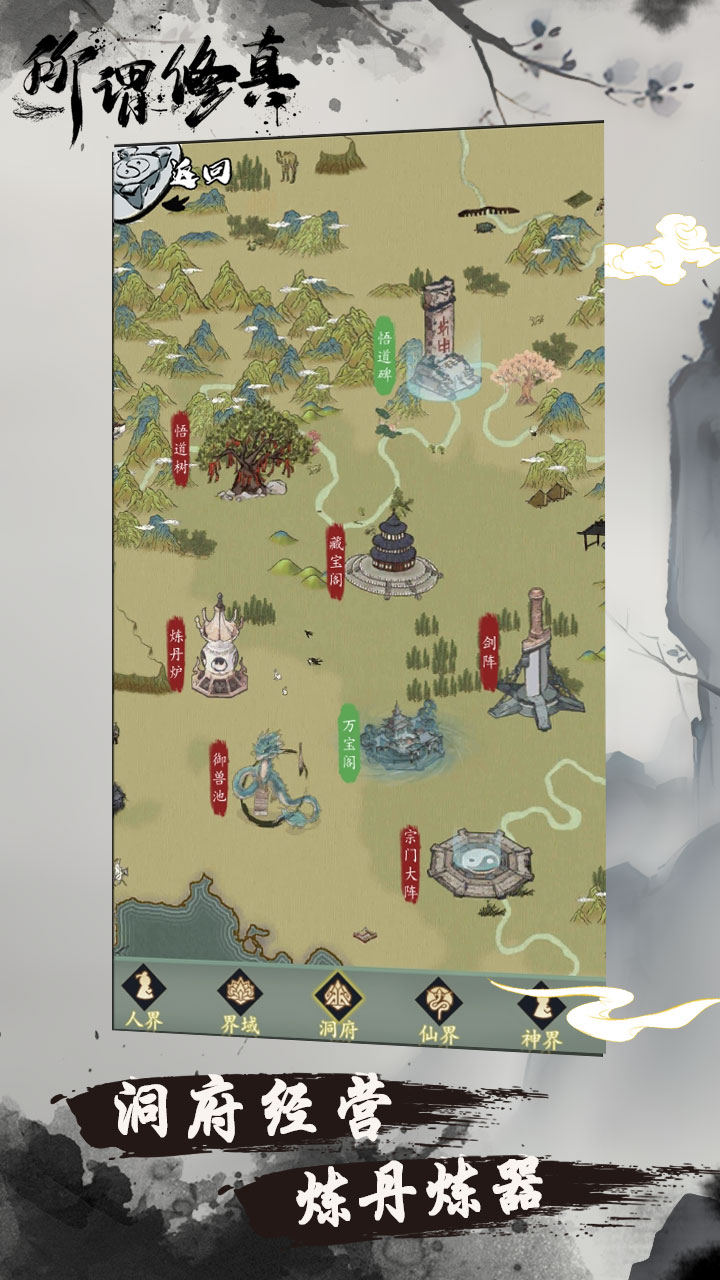Image resolution: width=720 pixels, height=1280 pixels.
Task: Choose the 神界 tab
Action: (542, 1012)
